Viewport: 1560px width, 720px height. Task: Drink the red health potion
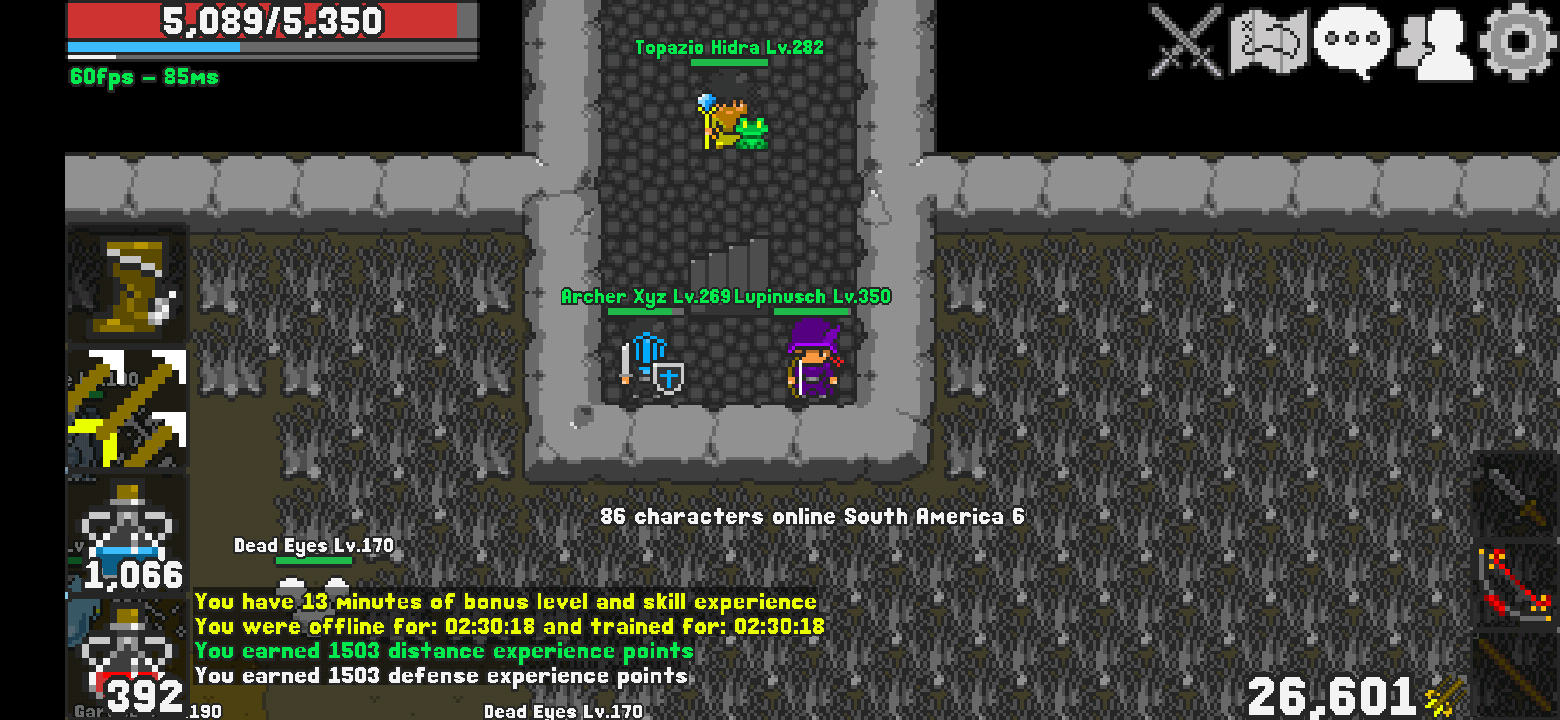pos(128,657)
